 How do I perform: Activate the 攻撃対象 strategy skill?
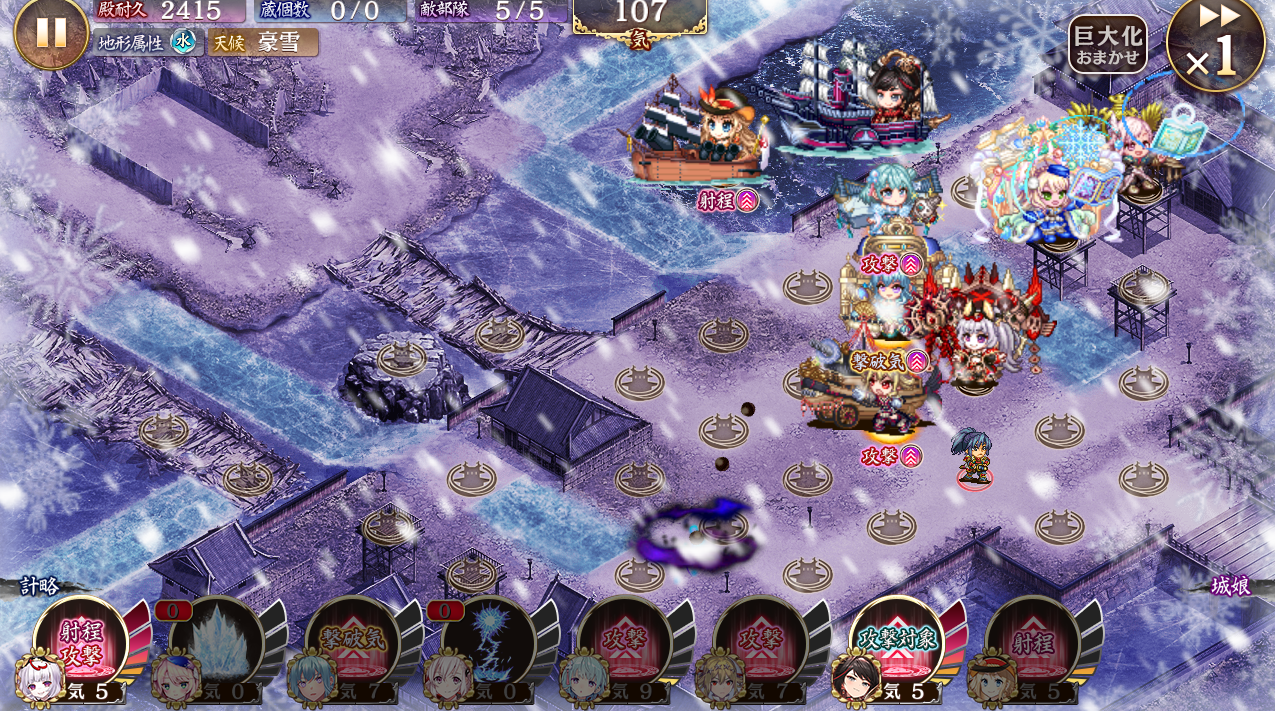point(896,642)
